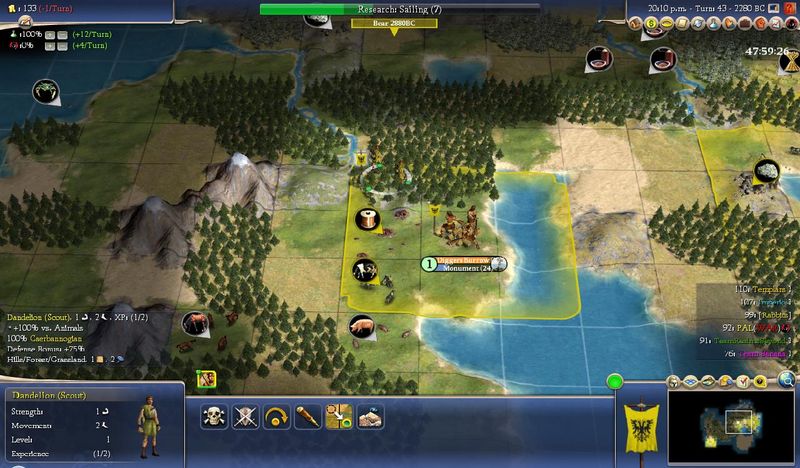Activate the spyglass sentry action

coord(307,415)
